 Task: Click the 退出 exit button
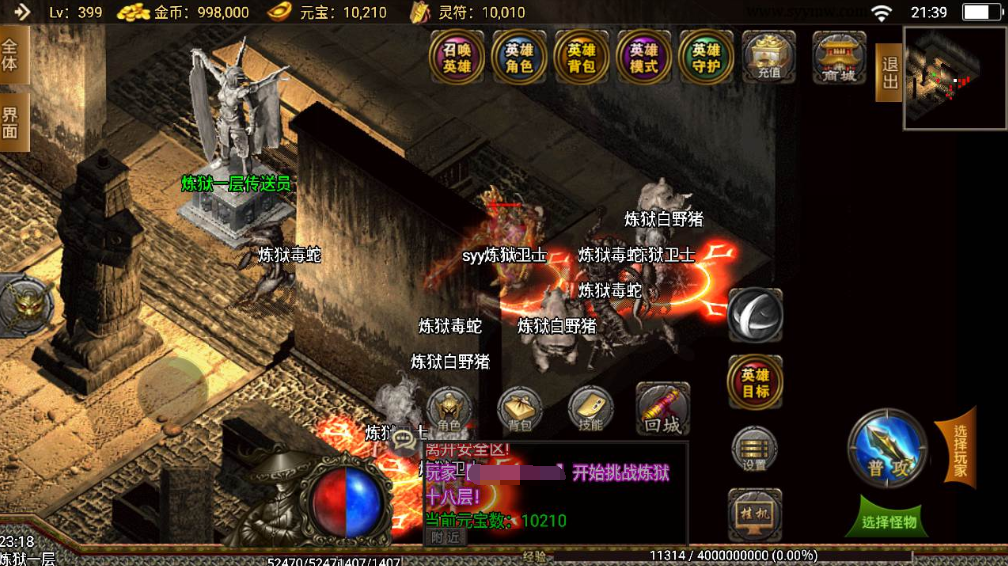(x=888, y=72)
